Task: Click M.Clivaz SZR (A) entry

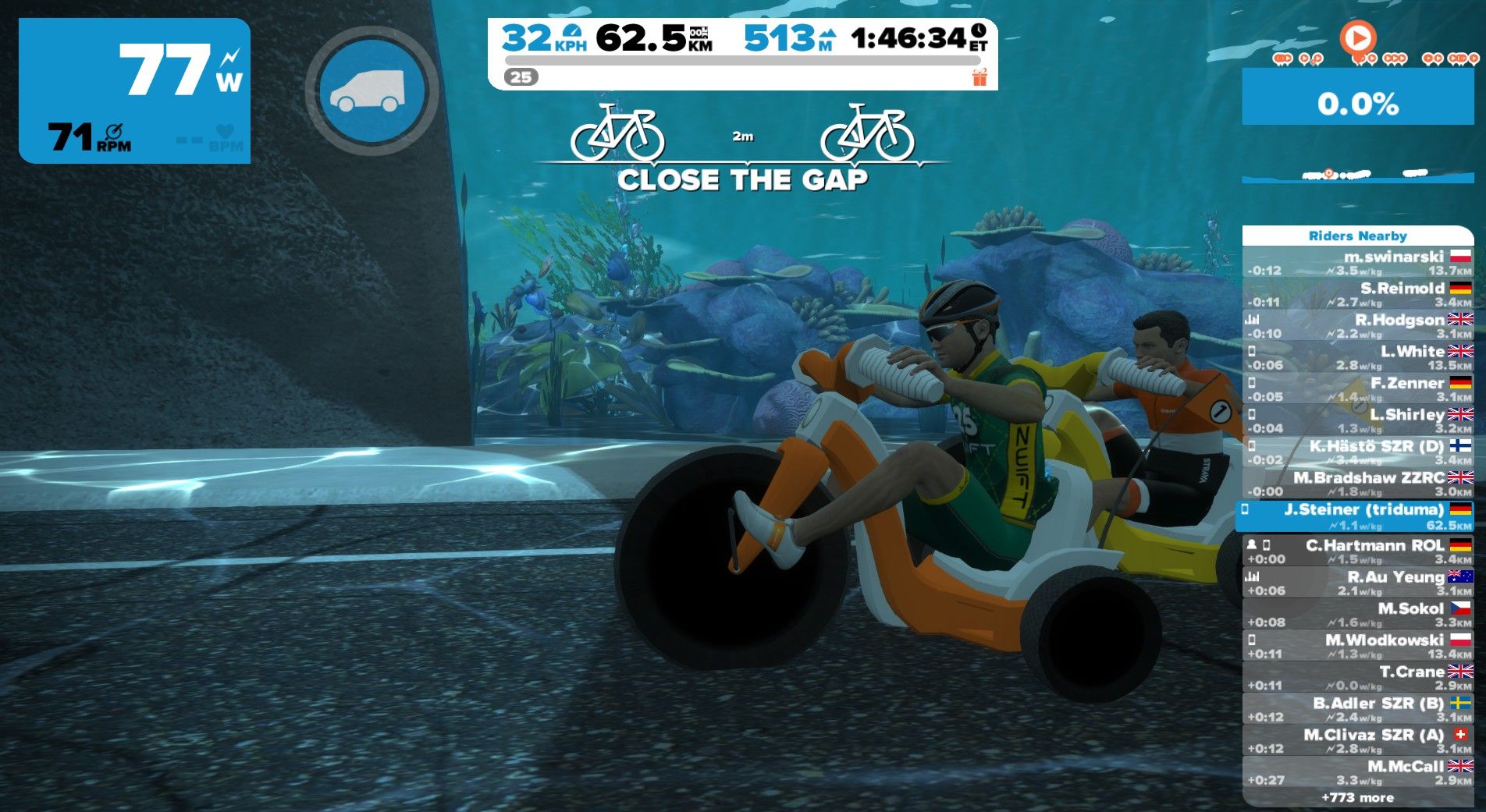Action: point(1357,741)
